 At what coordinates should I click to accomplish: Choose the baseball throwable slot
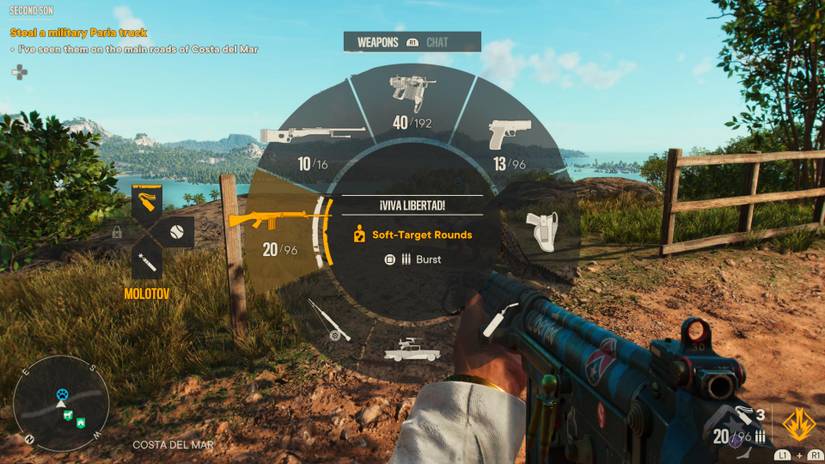[x=177, y=232]
